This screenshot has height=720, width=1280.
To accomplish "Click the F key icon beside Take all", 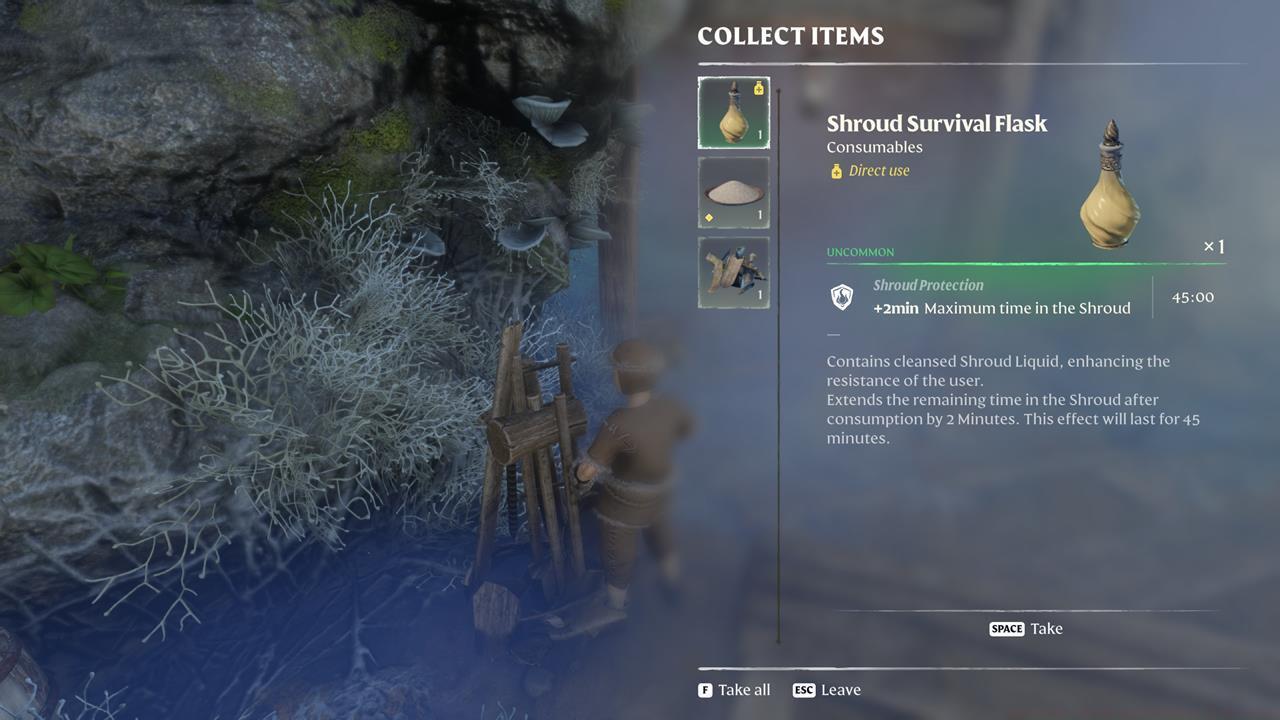I will (x=705, y=689).
